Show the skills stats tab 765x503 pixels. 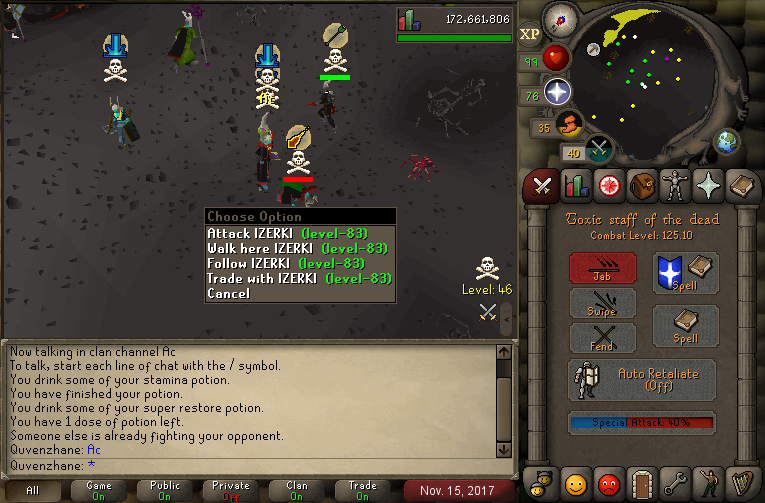pyautogui.click(x=575, y=186)
